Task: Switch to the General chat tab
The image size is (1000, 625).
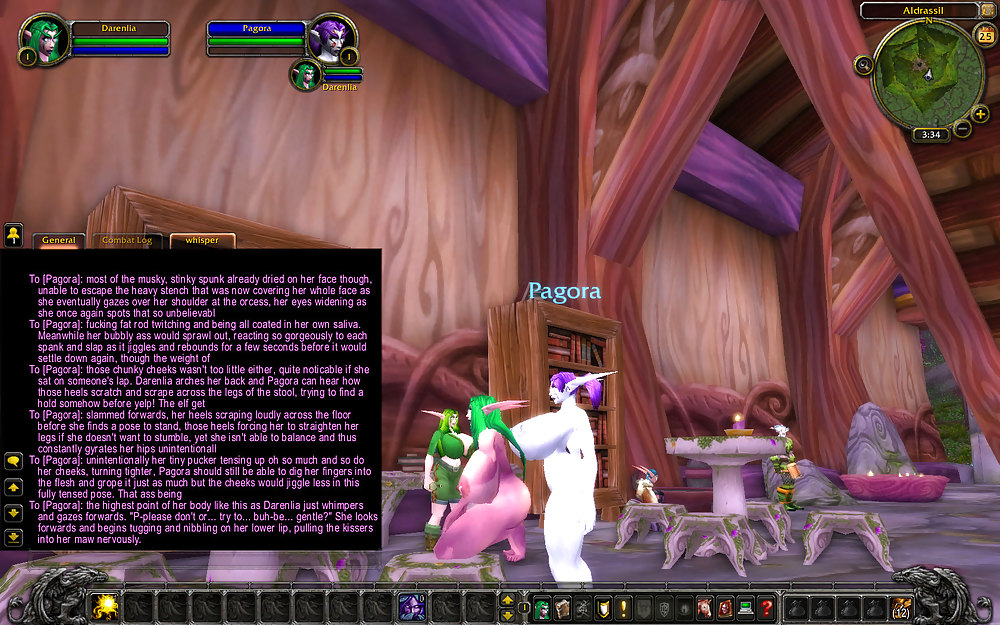Action: 59,240
